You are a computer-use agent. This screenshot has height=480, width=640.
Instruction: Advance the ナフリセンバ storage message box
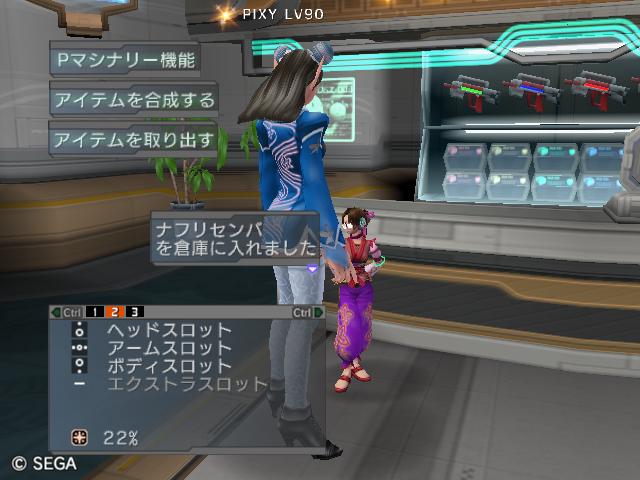236,239
